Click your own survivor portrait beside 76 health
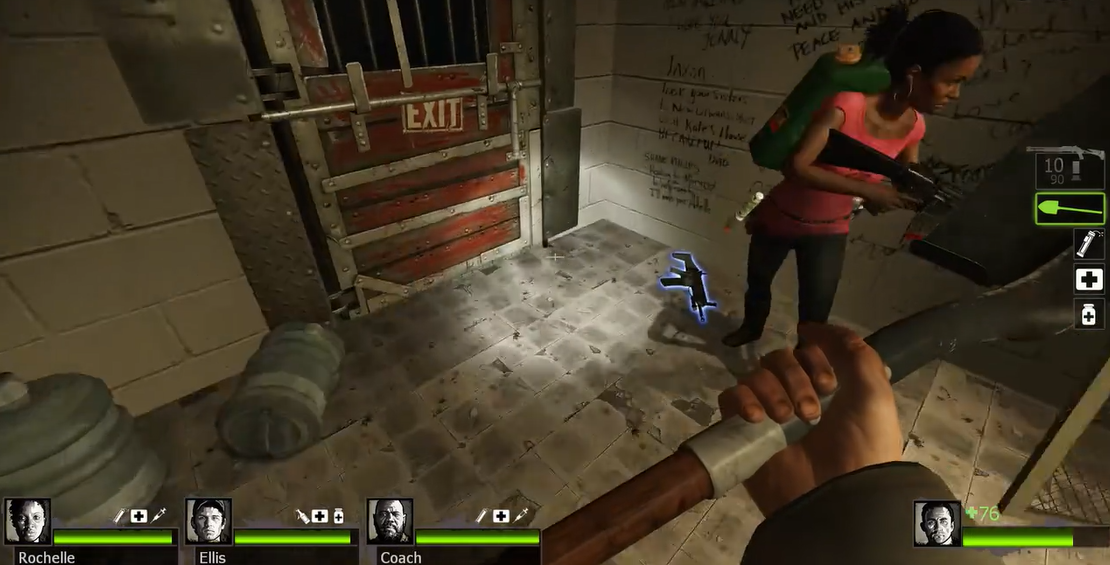Image resolution: width=1110 pixels, height=565 pixels. (x=937, y=523)
